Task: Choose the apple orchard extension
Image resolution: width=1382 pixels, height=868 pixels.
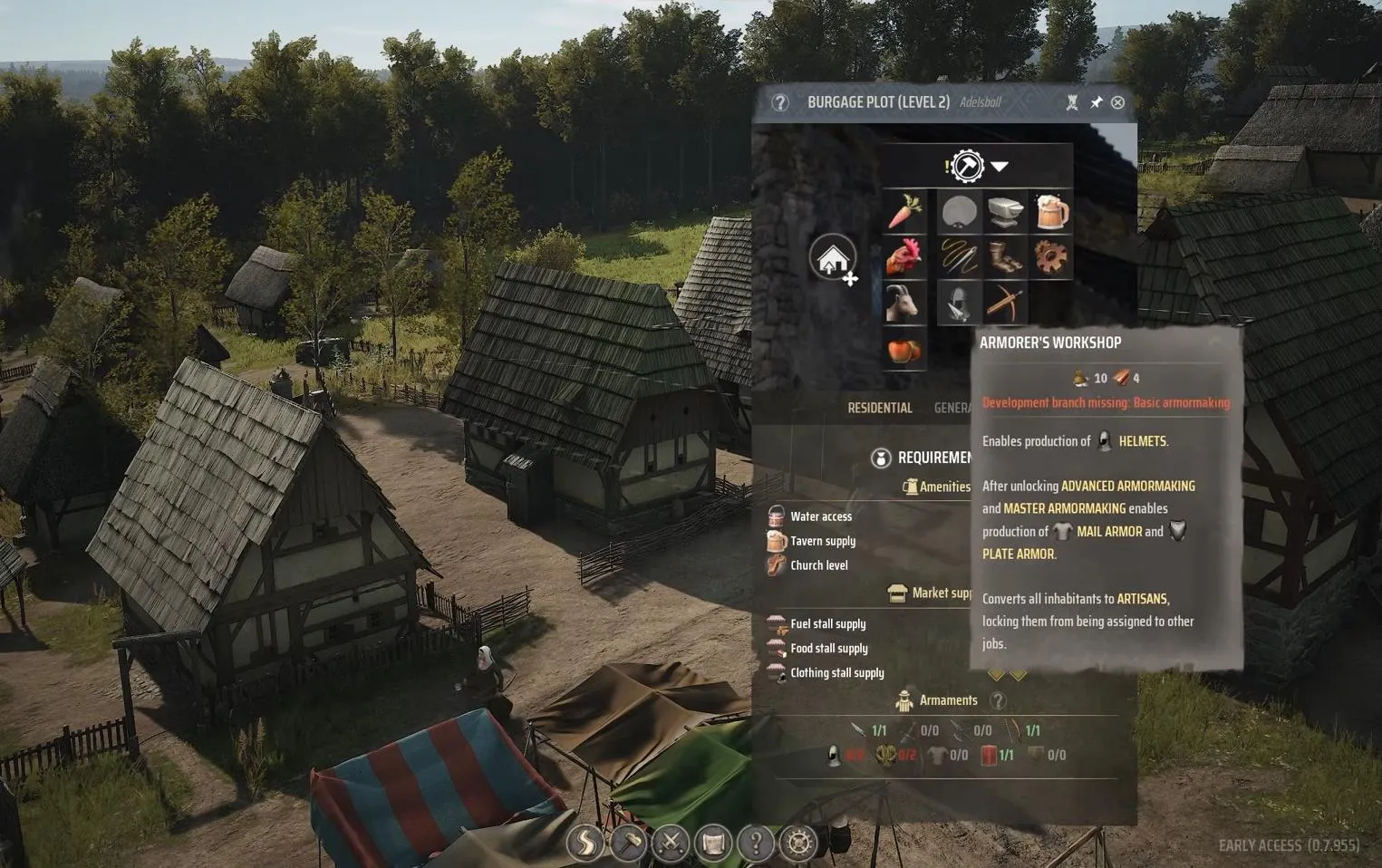Action: click(x=904, y=349)
